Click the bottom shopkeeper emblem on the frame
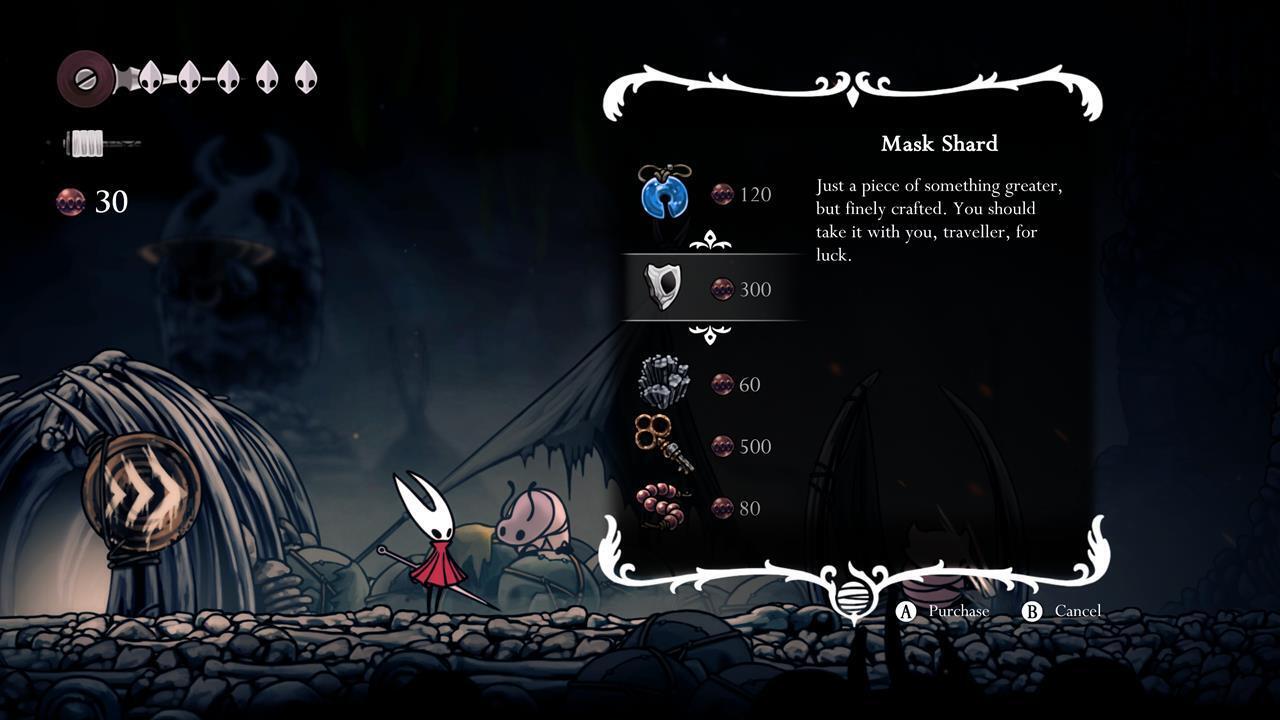This screenshot has height=720, width=1280. point(851,598)
